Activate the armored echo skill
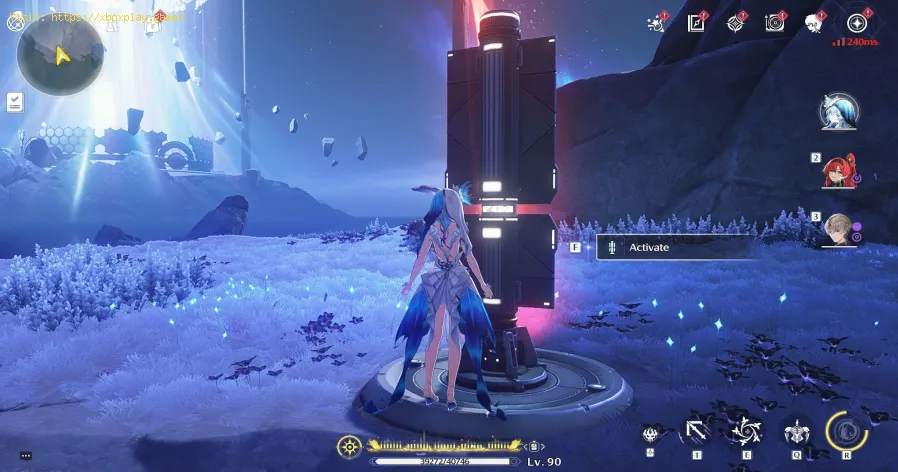 (796, 432)
